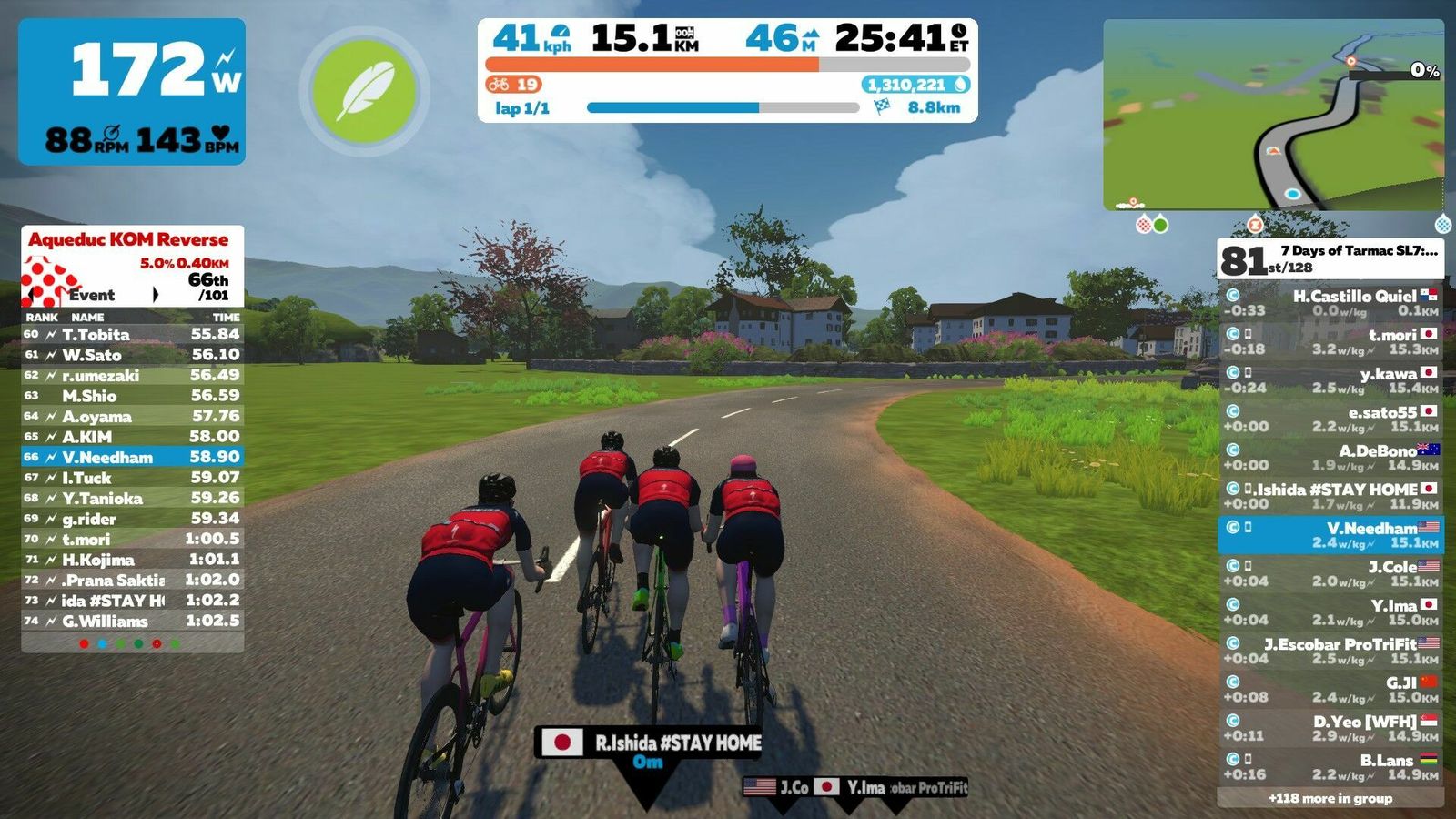Pick G.Williams from the KOM leaderboard
1456x819 pixels.
click(x=132, y=622)
